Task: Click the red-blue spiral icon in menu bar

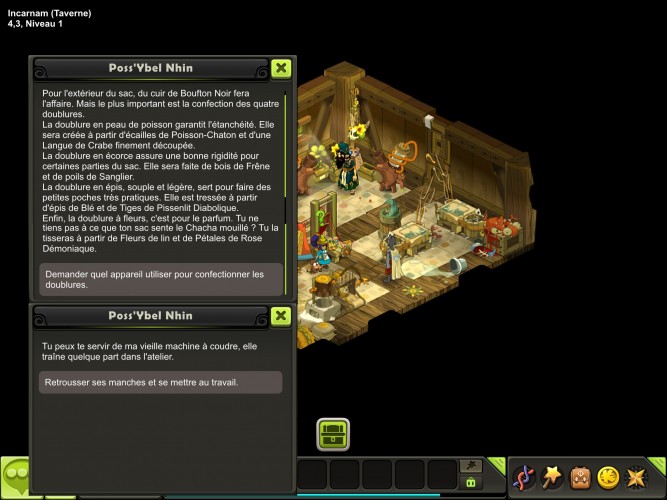Action: [x=523, y=477]
